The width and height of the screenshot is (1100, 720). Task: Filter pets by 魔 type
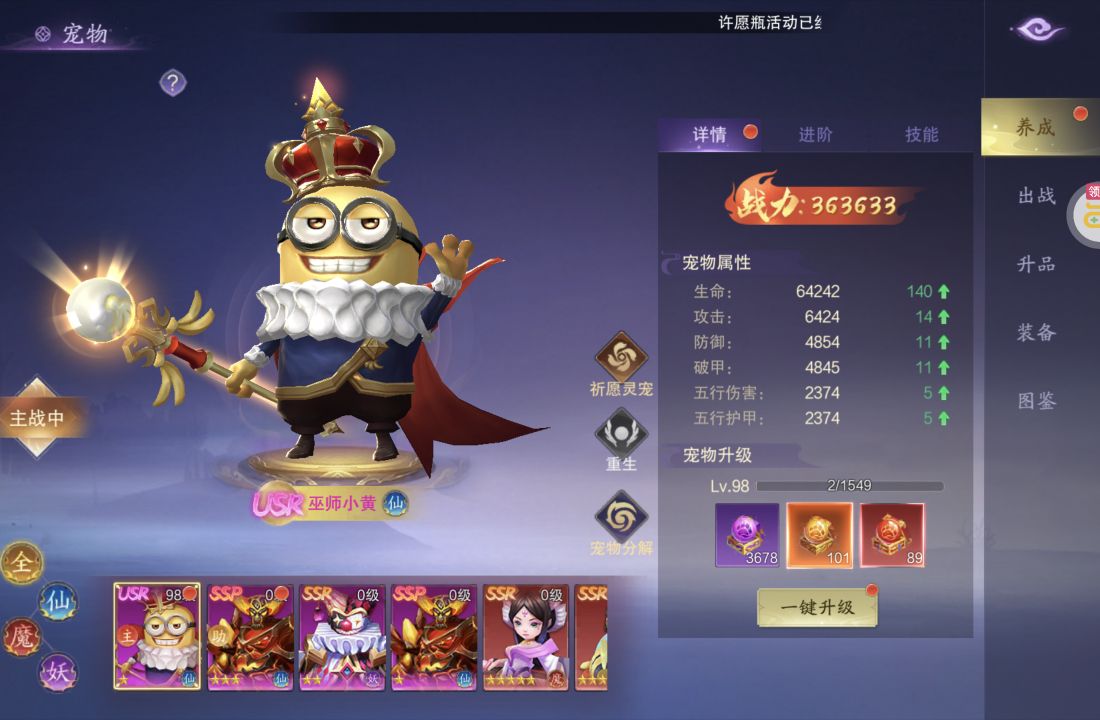pyautogui.click(x=21, y=637)
